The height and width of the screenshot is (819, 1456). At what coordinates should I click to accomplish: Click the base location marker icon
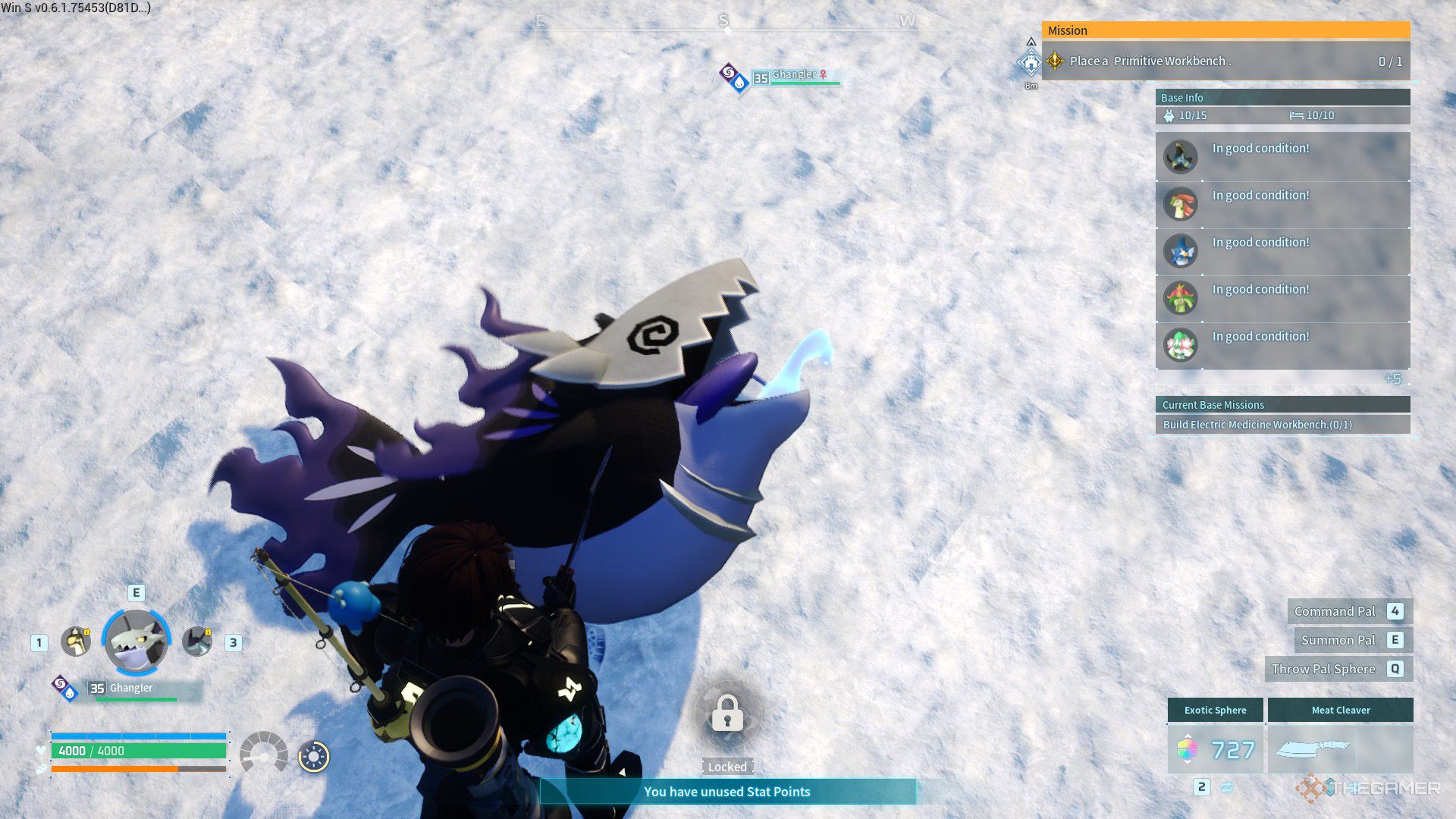point(1031,62)
